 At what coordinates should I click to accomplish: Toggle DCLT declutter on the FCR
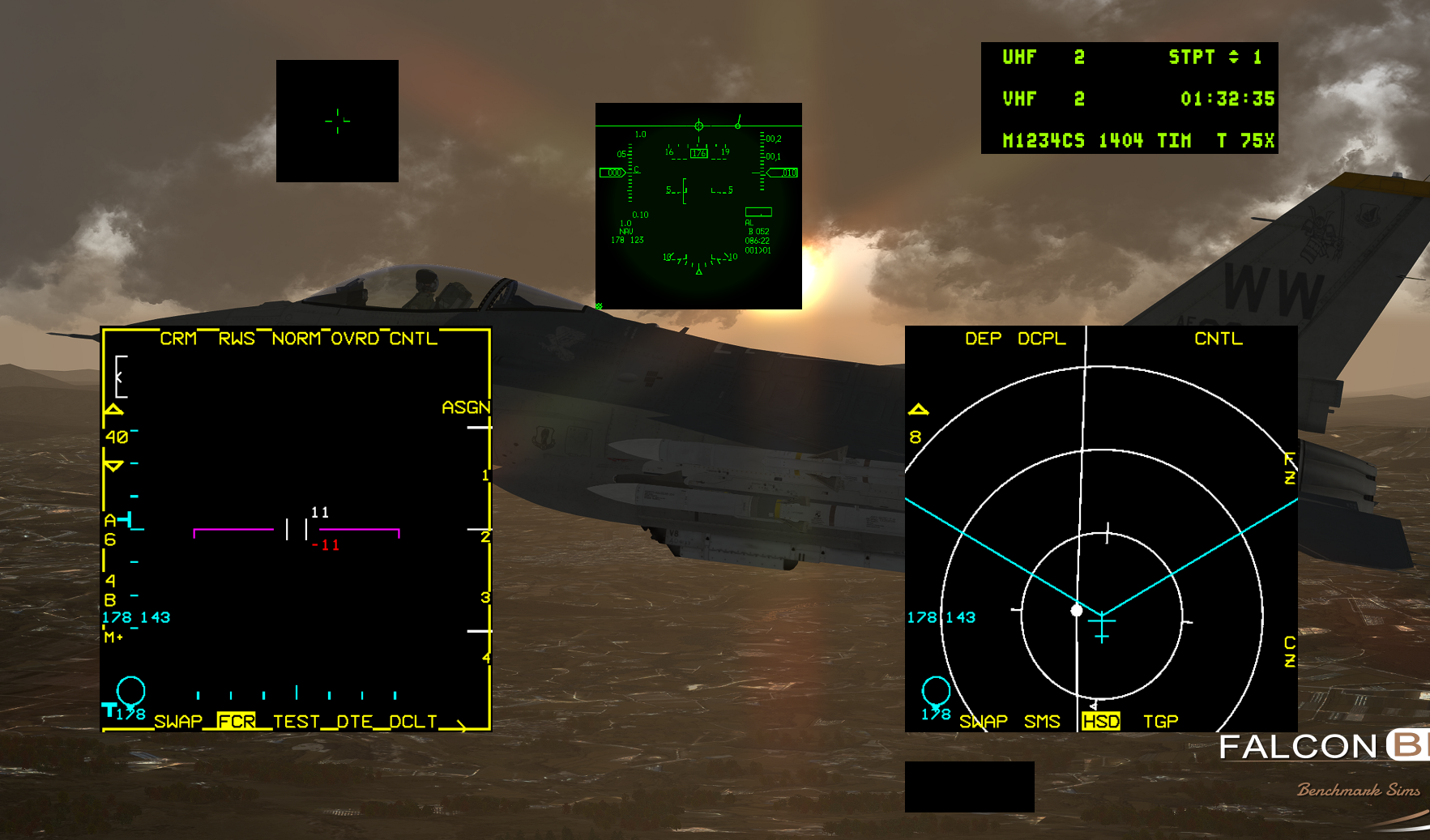[x=412, y=721]
